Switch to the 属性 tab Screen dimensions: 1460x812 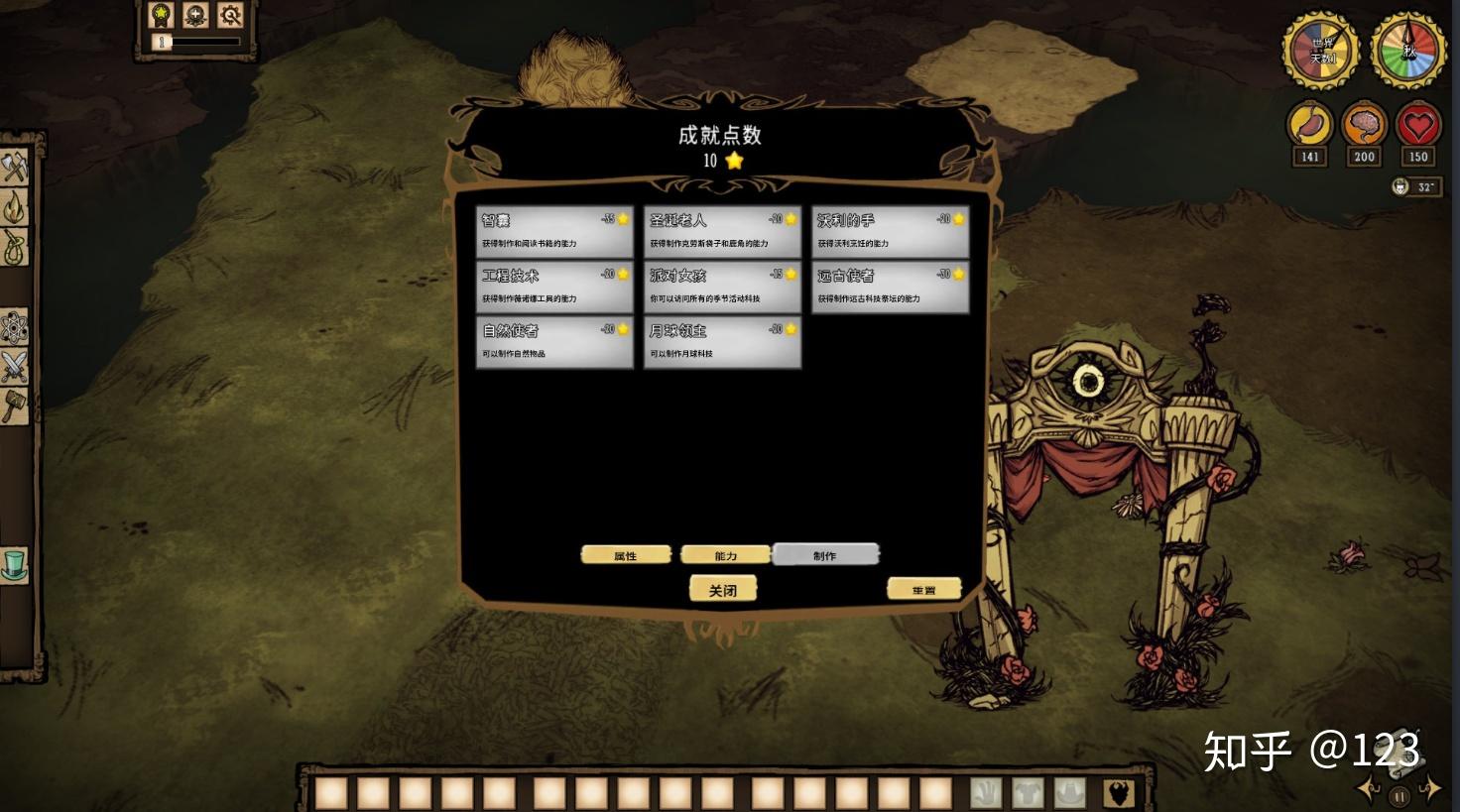[626, 555]
